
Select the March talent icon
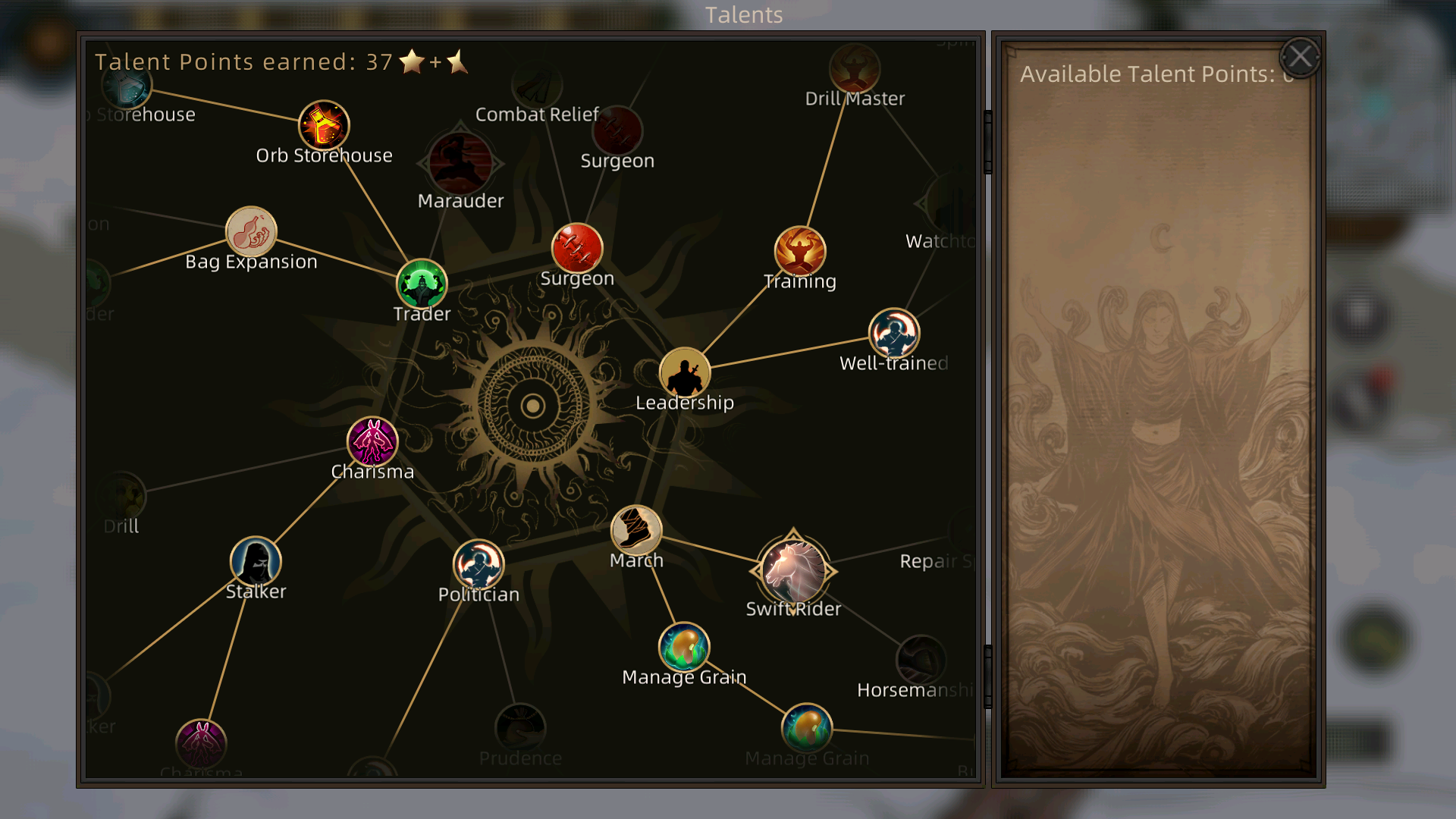[637, 531]
